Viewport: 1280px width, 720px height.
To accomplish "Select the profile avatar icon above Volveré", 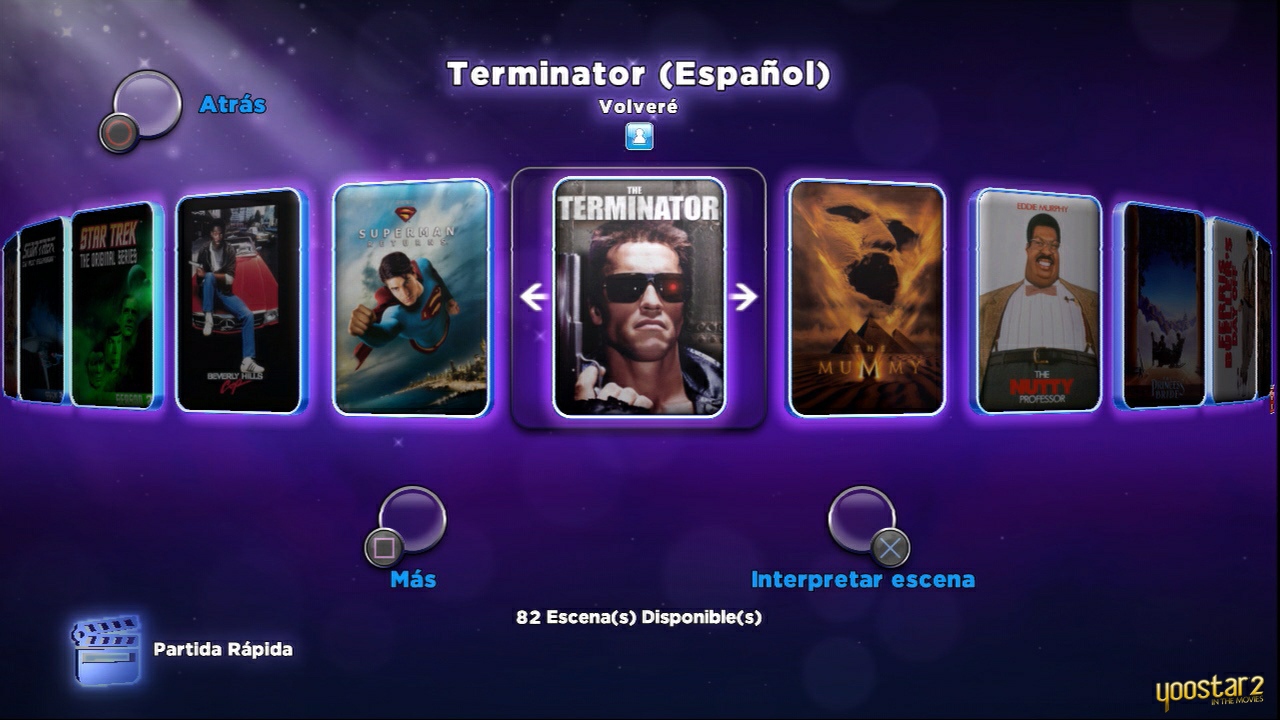I will point(637,137).
